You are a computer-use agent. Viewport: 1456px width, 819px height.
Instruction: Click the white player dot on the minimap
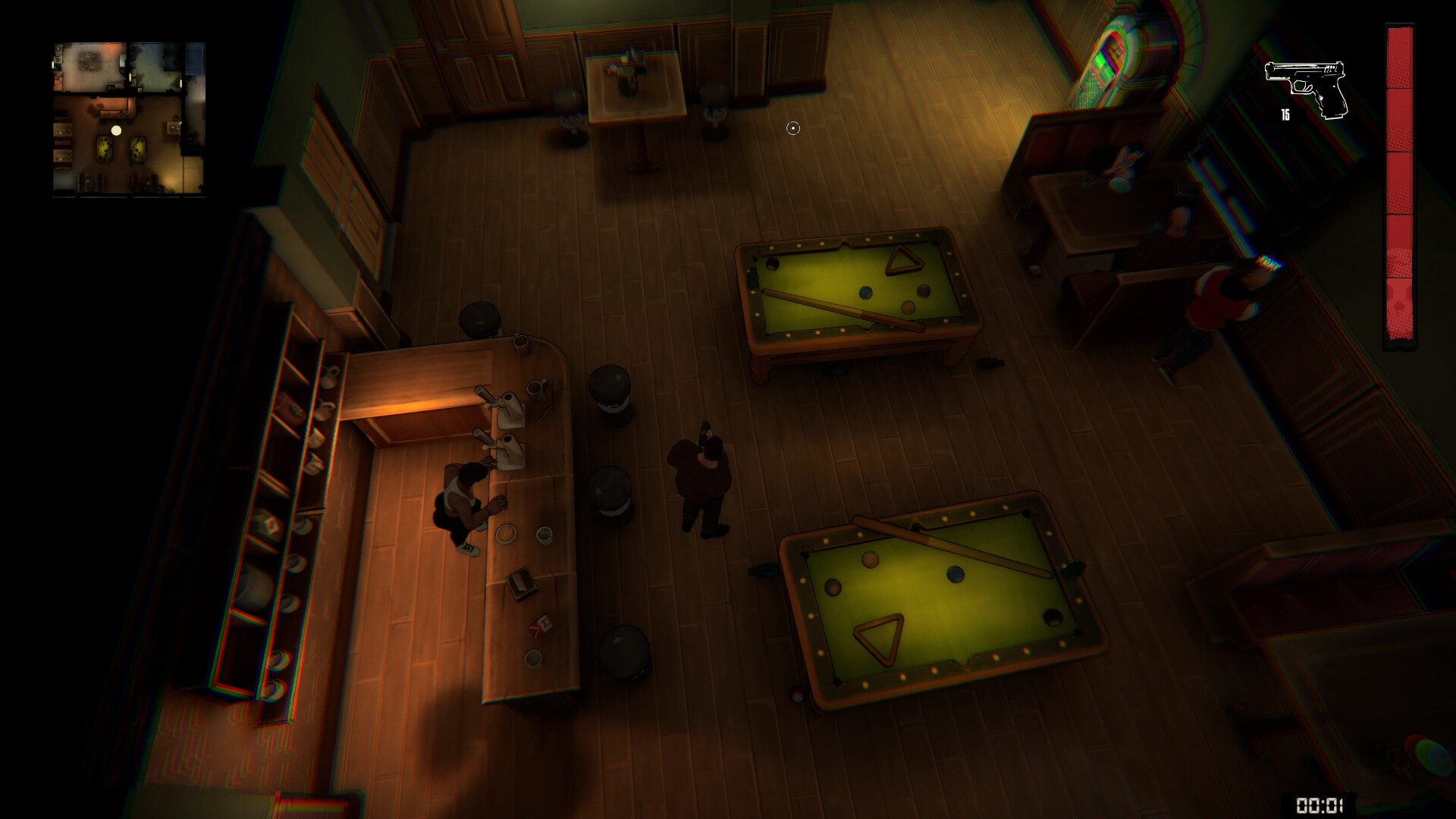pos(117,130)
